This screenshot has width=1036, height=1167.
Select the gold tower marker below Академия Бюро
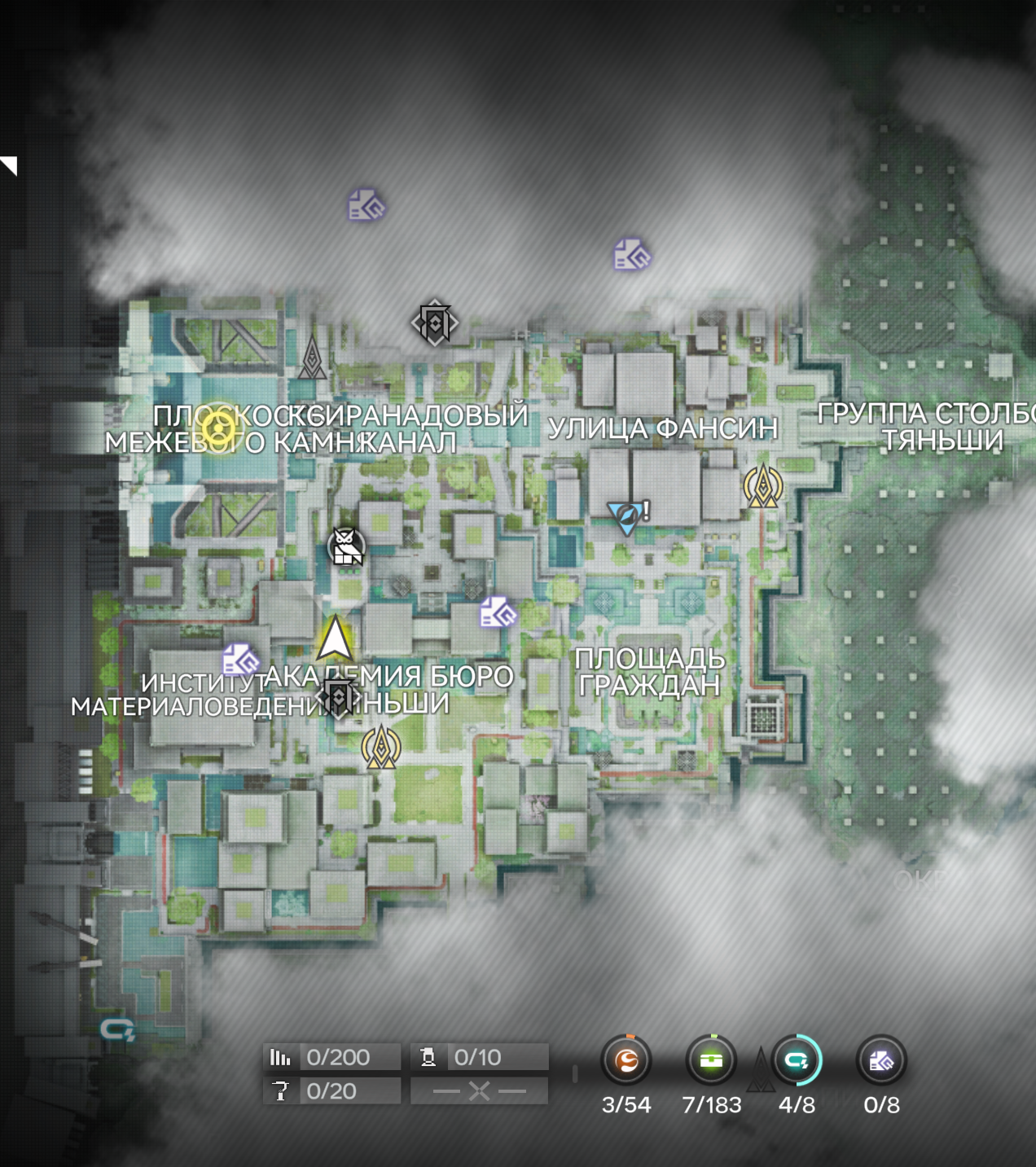[380, 748]
